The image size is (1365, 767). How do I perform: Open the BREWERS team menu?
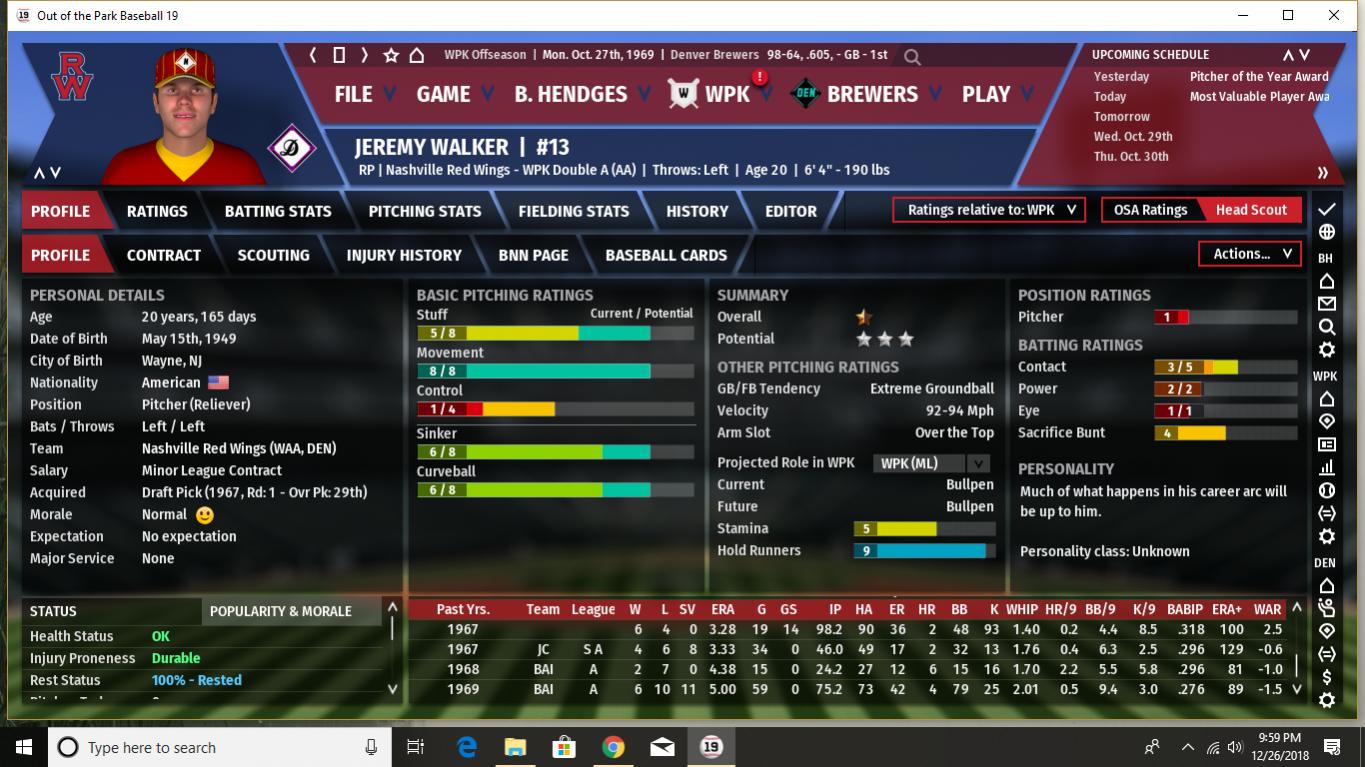pos(872,94)
